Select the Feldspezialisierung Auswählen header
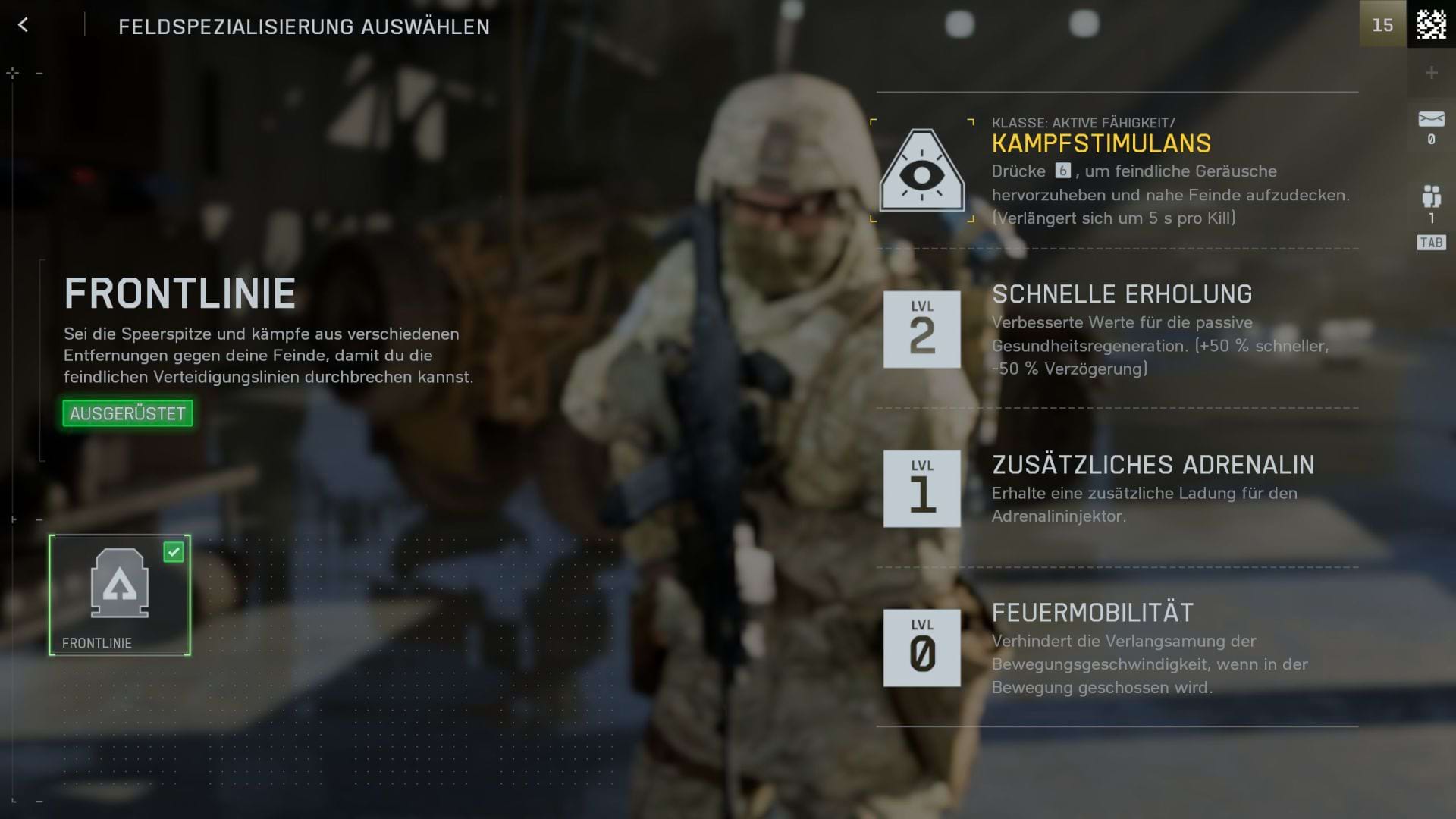This screenshot has width=1456, height=819. point(303,27)
